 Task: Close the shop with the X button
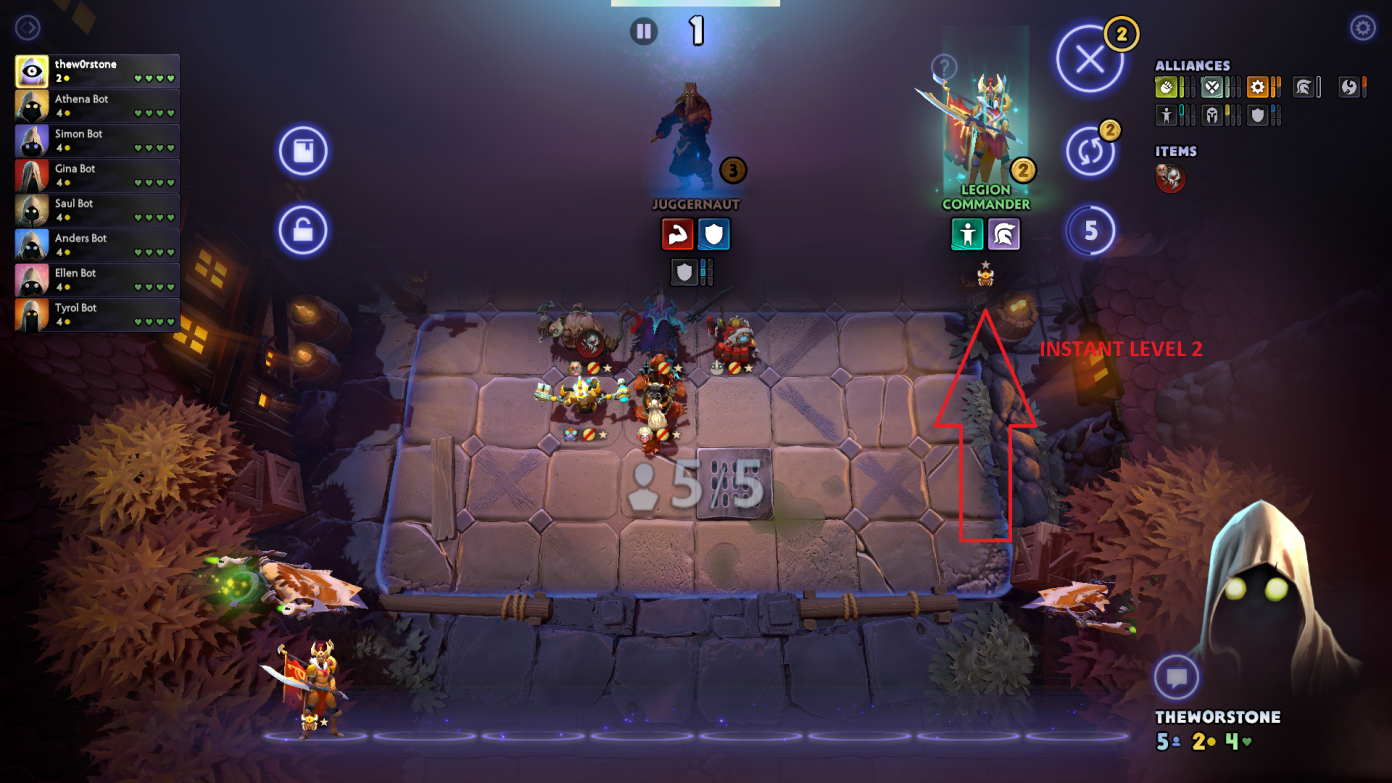point(1089,60)
